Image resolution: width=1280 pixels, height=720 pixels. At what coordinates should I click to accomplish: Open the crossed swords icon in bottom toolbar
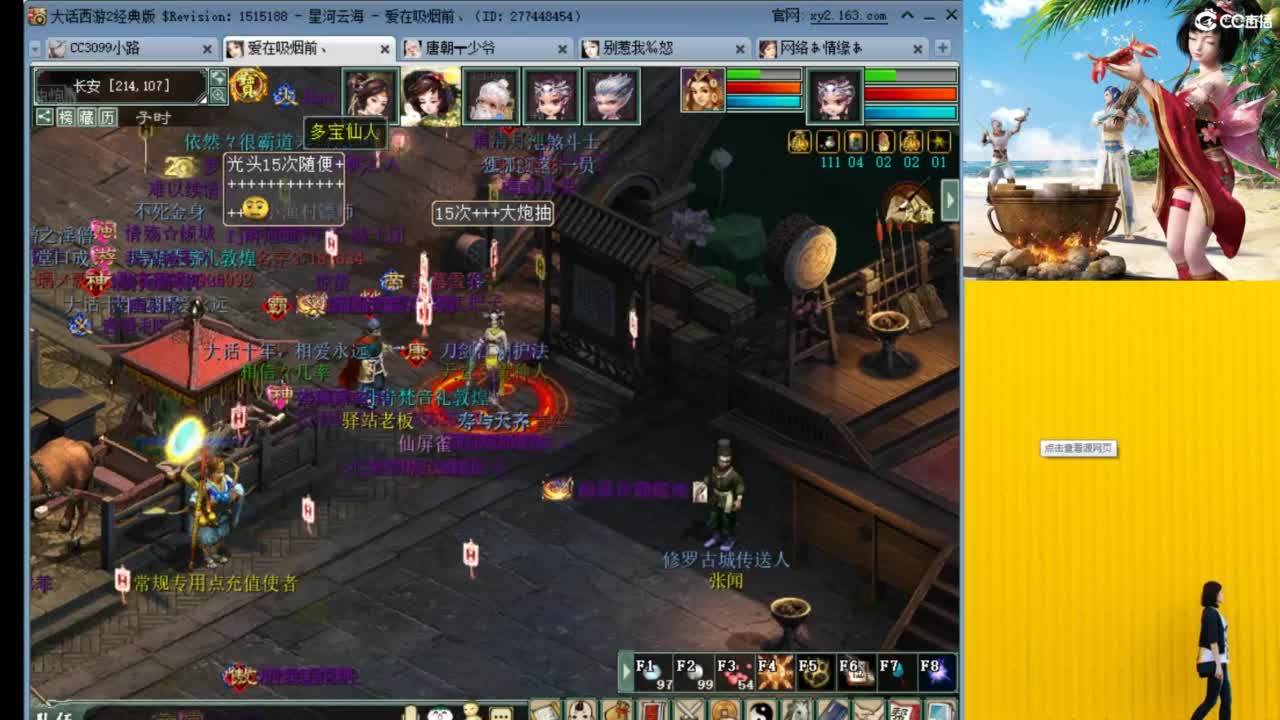pos(687,710)
